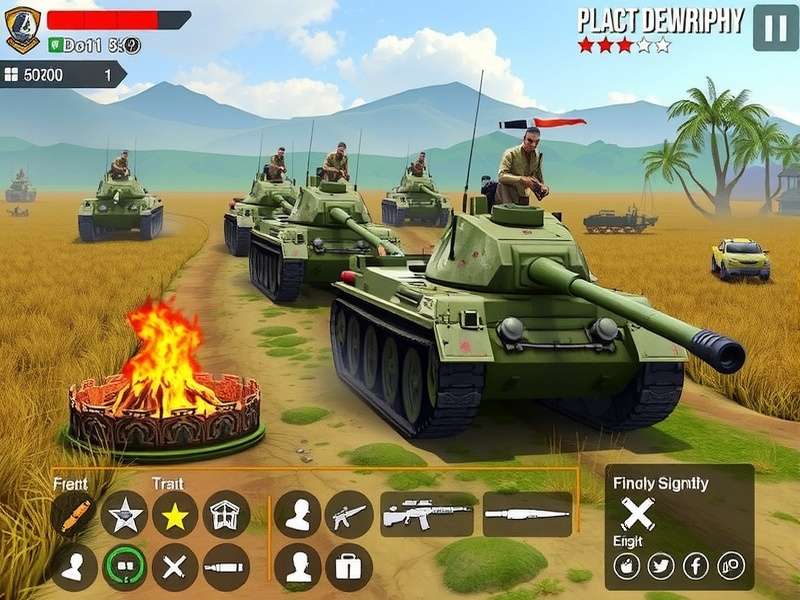The height and width of the screenshot is (600, 800).
Task: Choose the silver star badge icon
Action: click(x=124, y=515)
